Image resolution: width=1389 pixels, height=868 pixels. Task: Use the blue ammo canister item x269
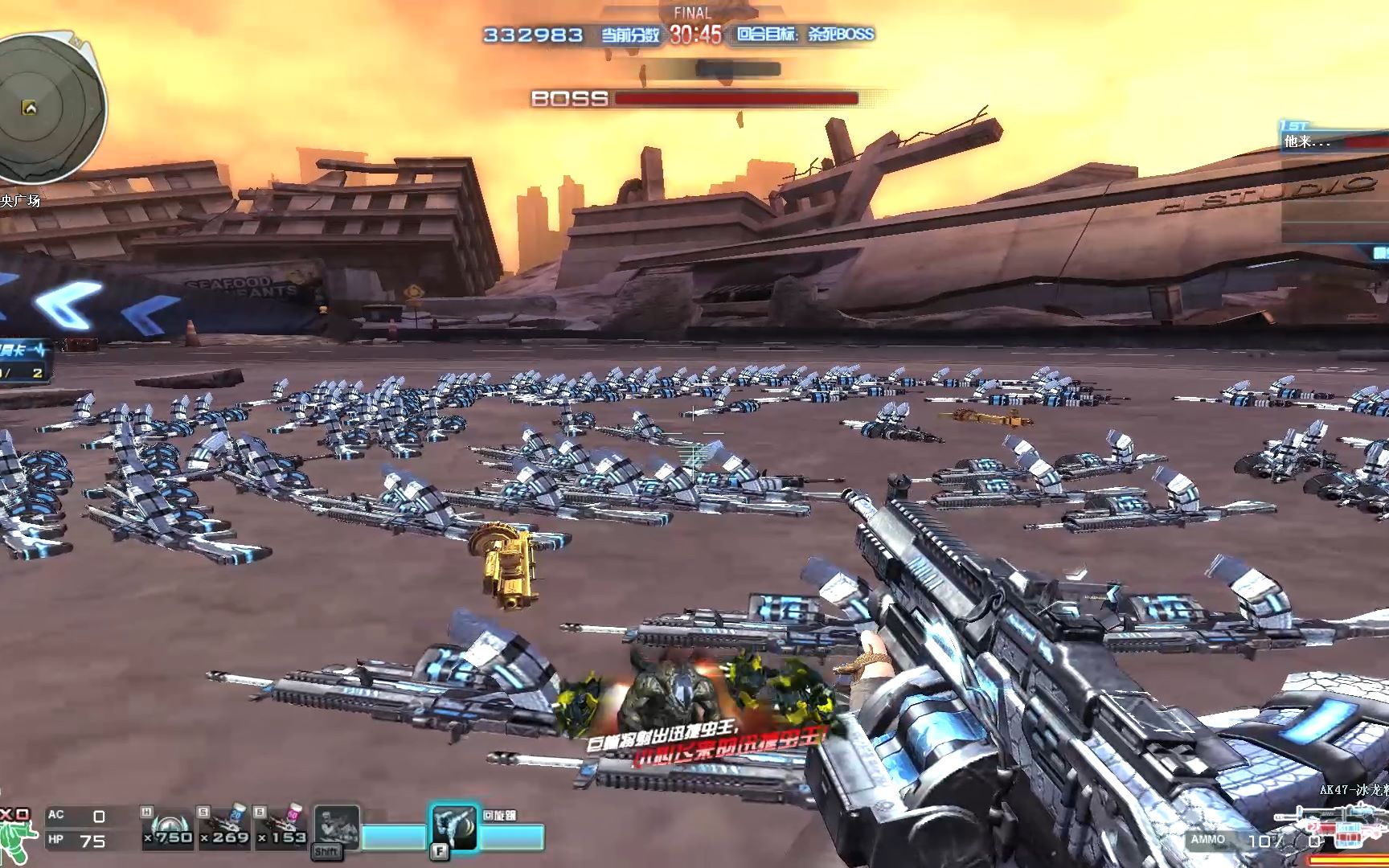224,828
